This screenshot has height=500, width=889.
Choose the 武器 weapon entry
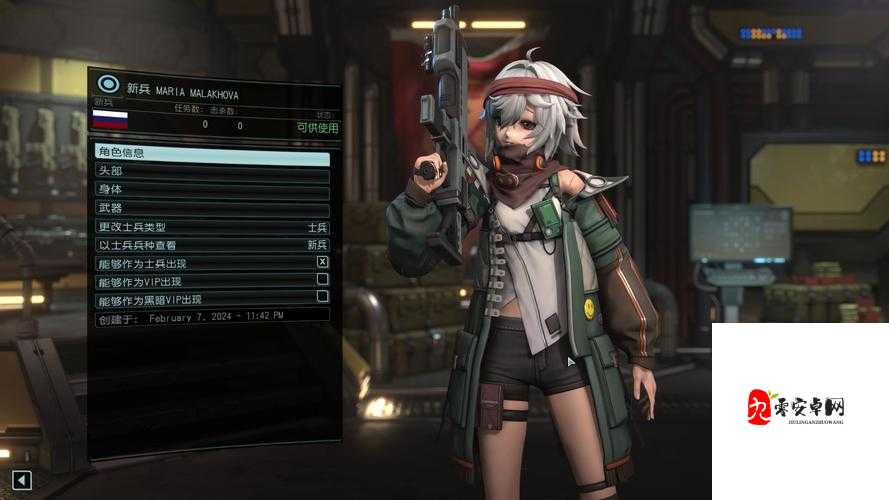211,208
